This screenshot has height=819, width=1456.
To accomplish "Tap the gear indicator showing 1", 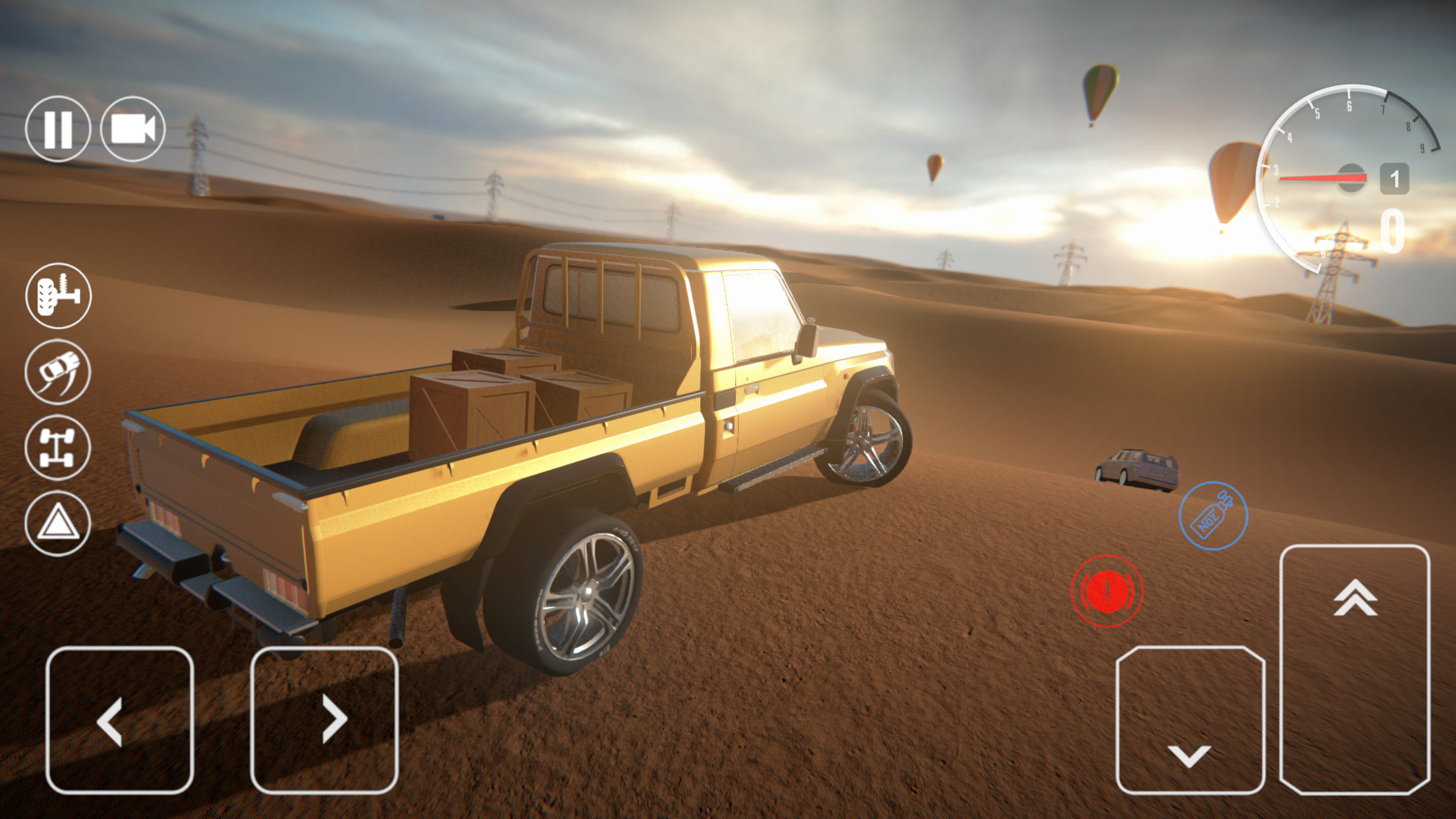I will (1394, 178).
